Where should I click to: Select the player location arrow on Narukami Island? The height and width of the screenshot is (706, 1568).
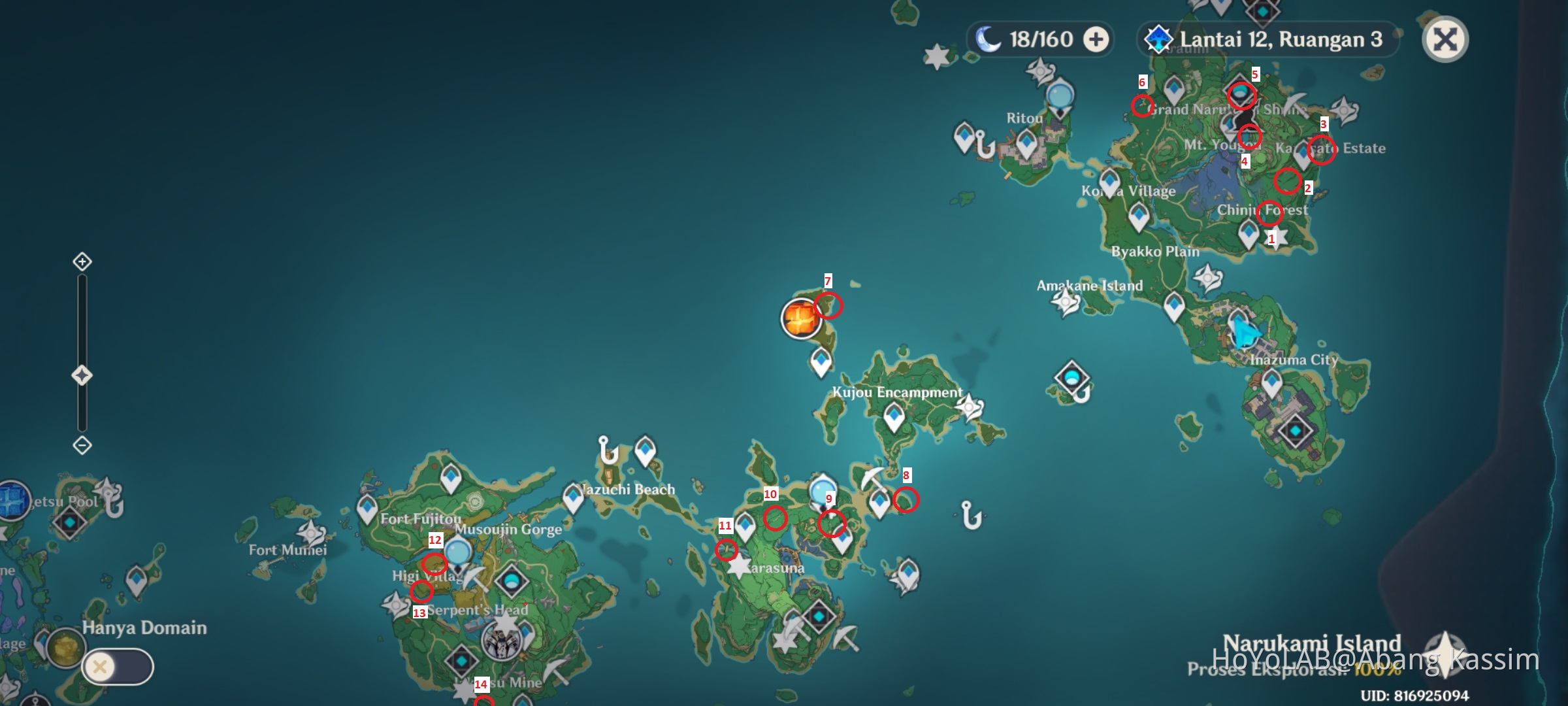tap(1245, 332)
